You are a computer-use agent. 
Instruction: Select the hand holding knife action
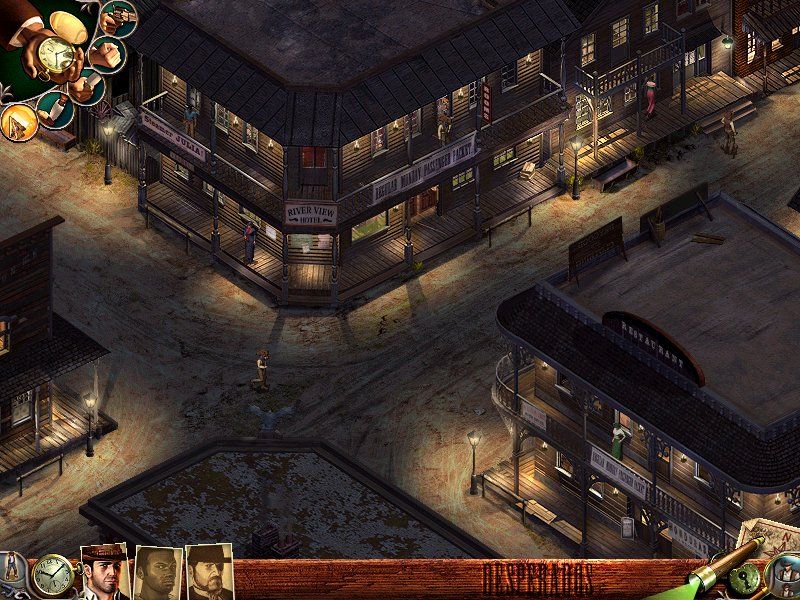[x=84, y=85]
